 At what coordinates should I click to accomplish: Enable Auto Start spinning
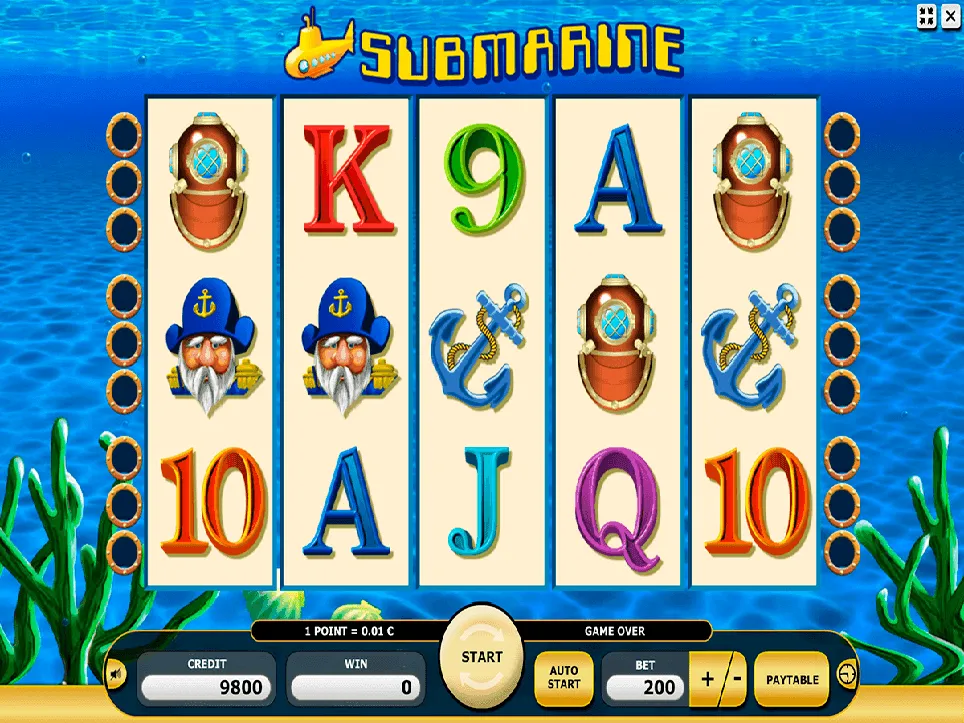coord(563,678)
